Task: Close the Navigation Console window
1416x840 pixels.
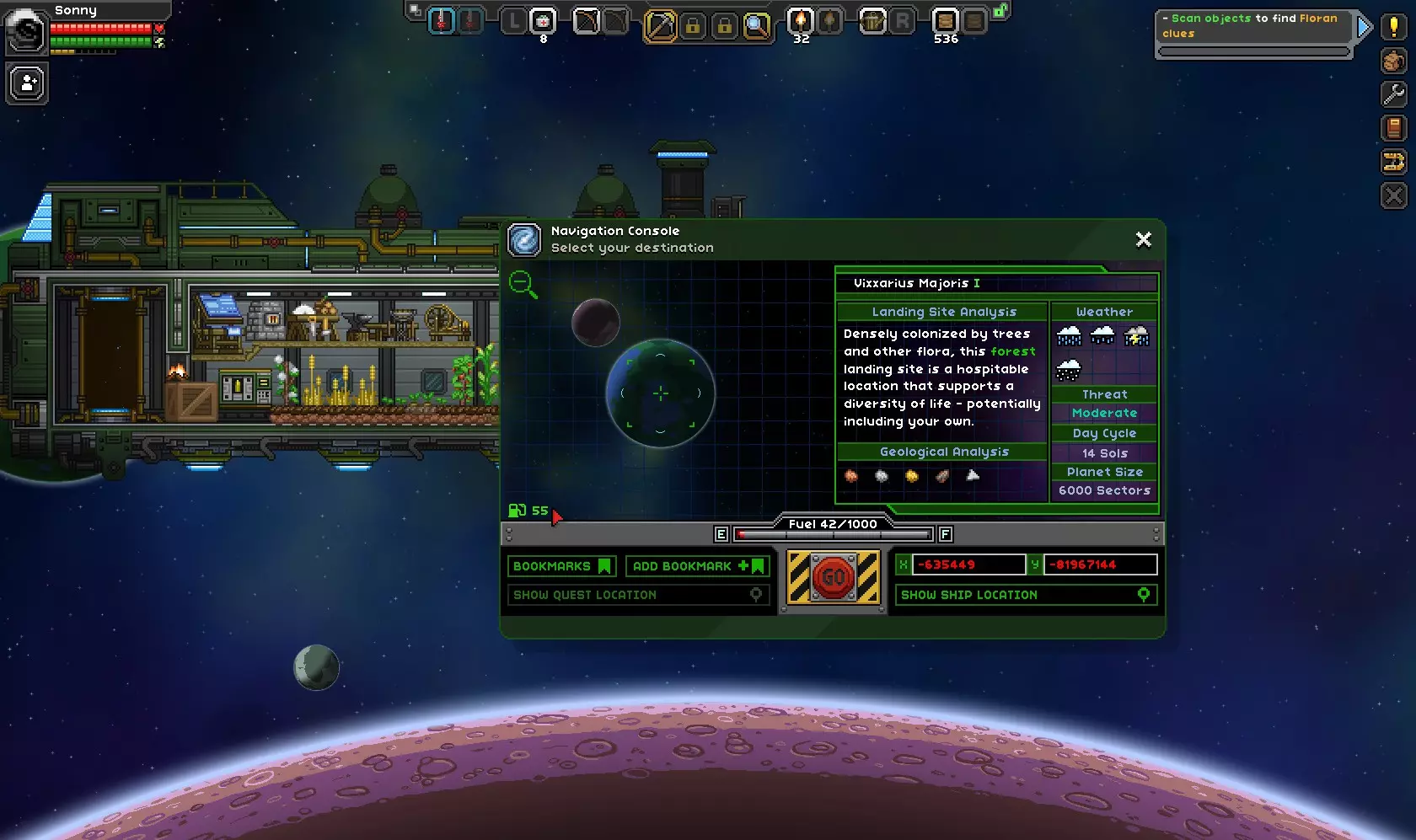Action: [x=1143, y=240]
